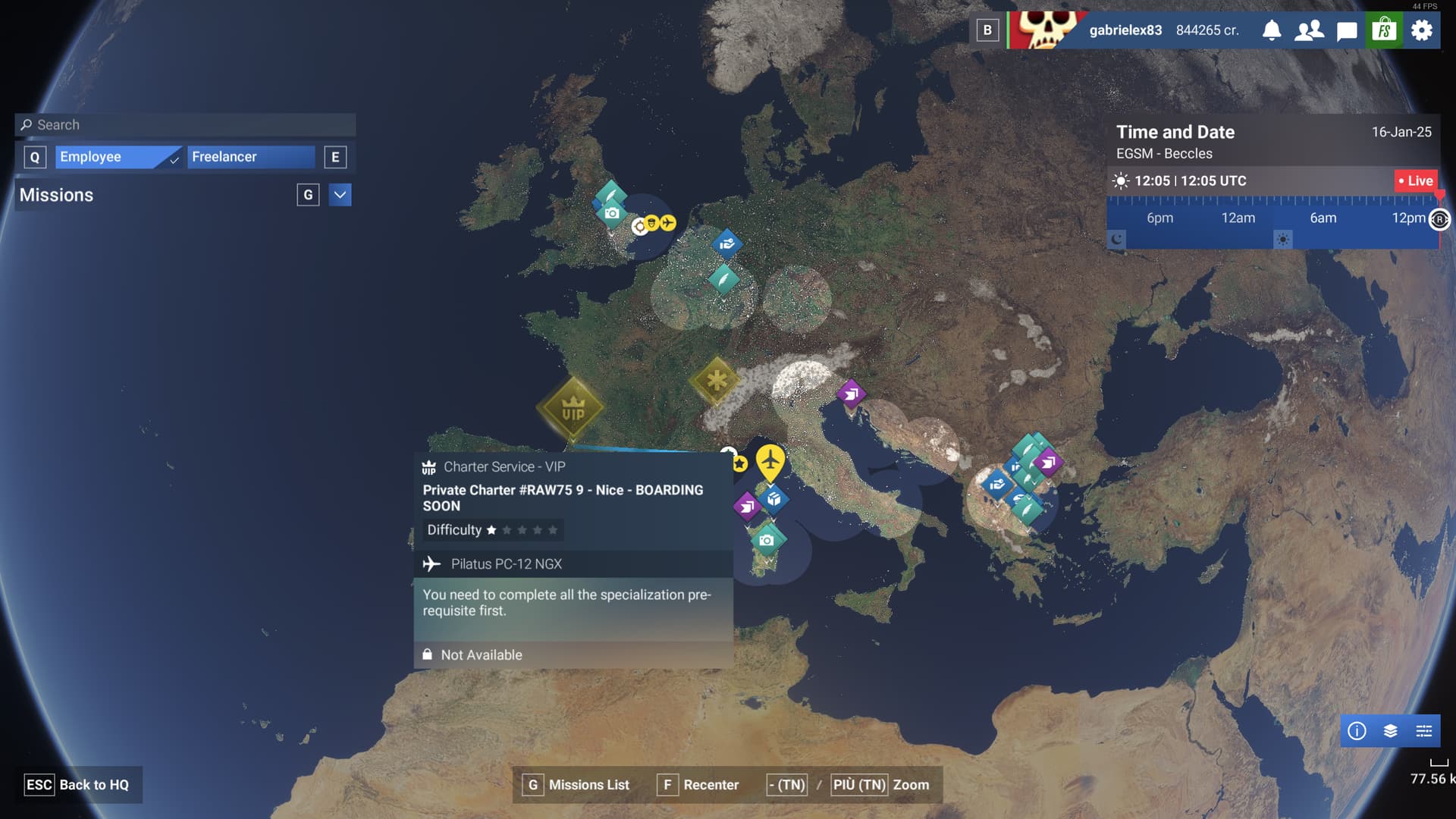Open the map layers button
The width and height of the screenshot is (1456, 819).
(1390, 731)
